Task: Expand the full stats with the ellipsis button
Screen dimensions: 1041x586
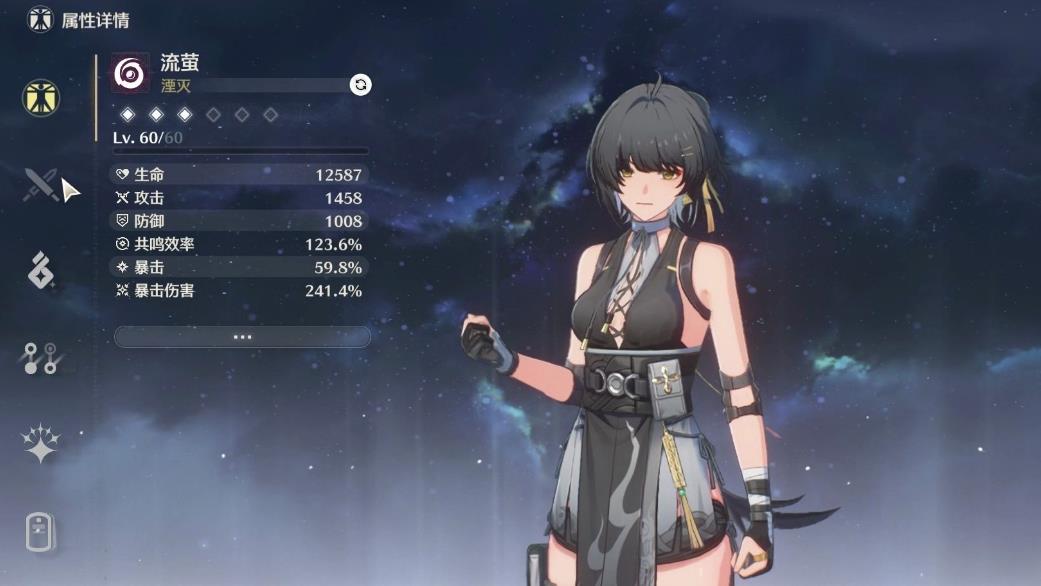Action: pyautogui.click(x=242, y=337)
